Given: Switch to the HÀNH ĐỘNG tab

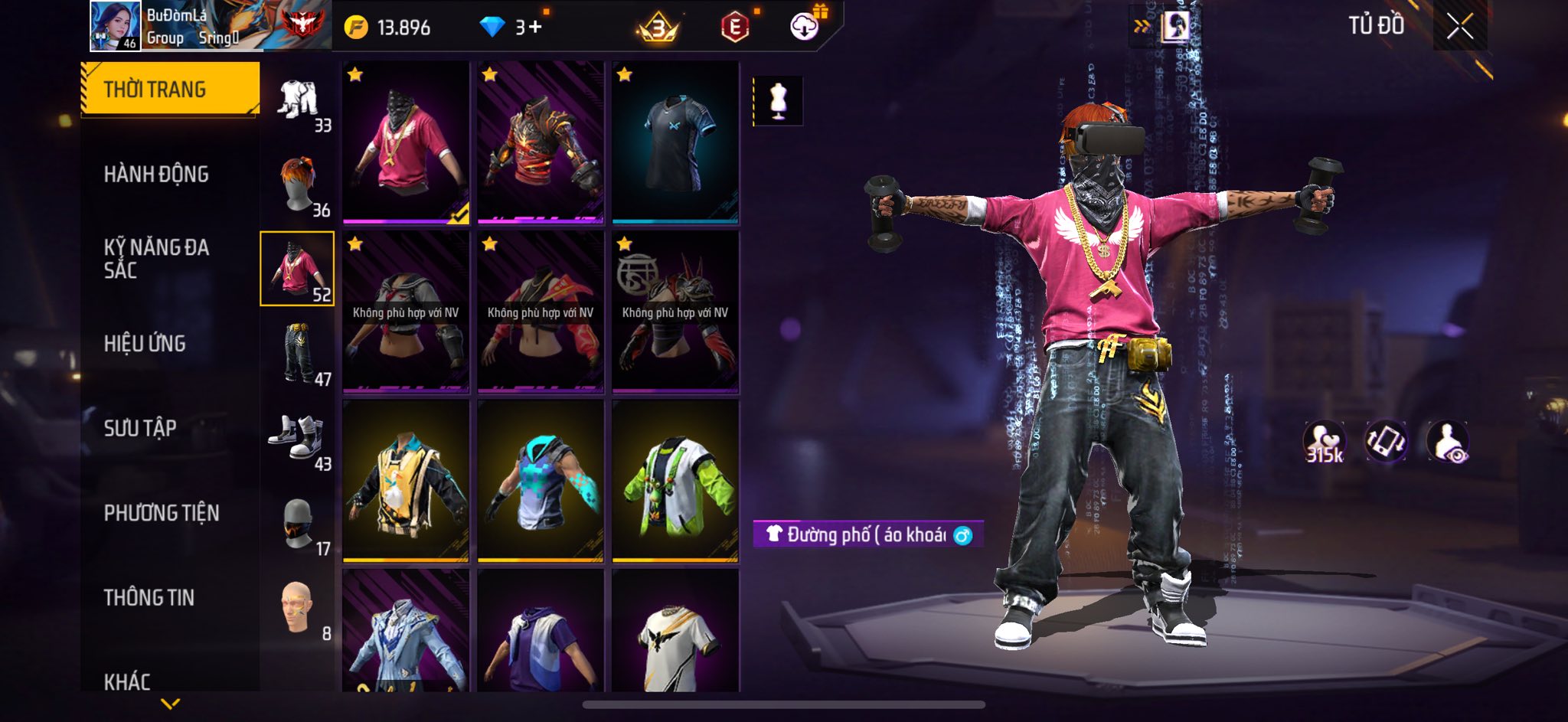Looking at the screenshot, I should 156,175.
